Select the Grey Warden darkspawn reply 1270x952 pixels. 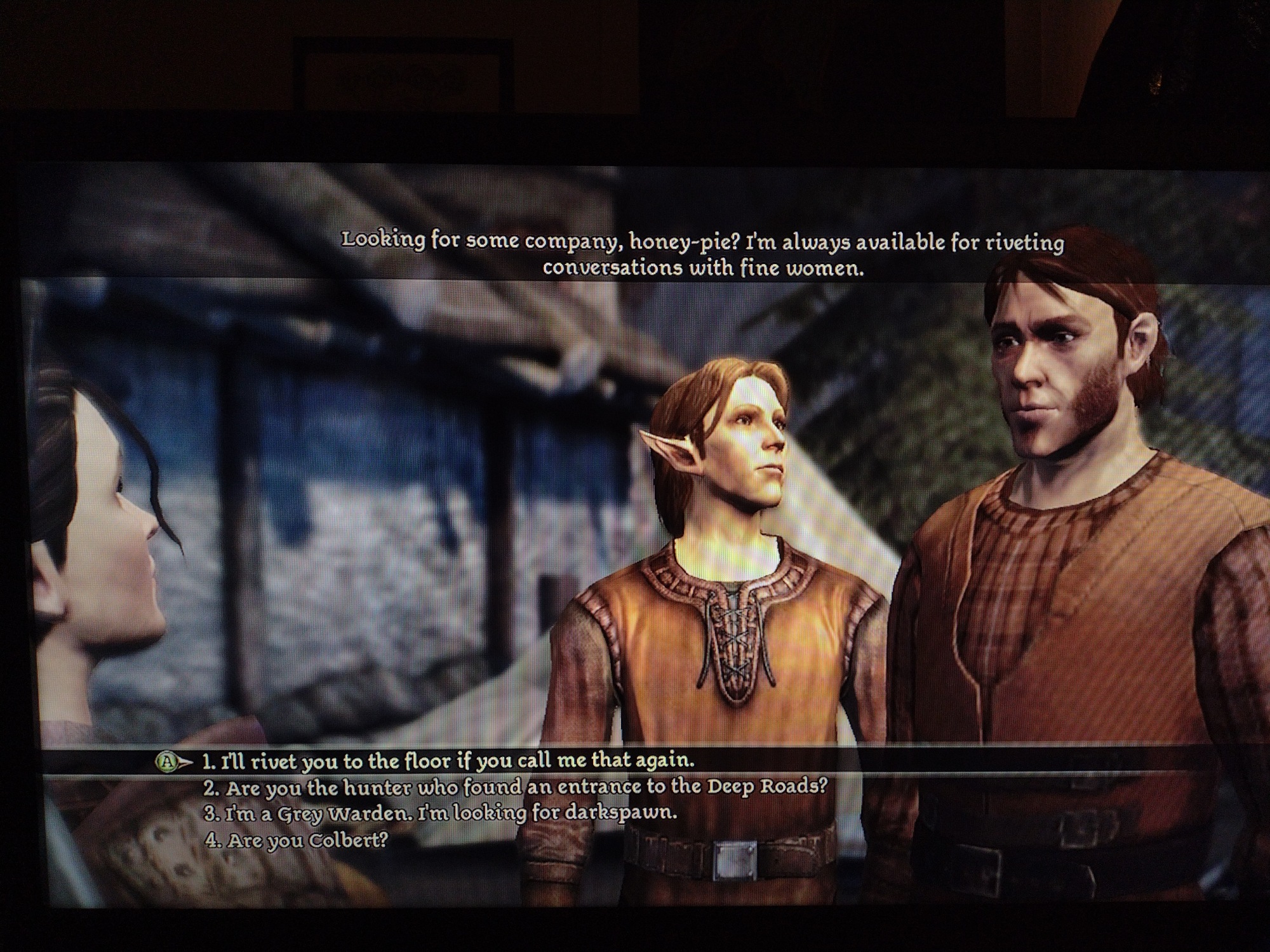coord(441,813)
